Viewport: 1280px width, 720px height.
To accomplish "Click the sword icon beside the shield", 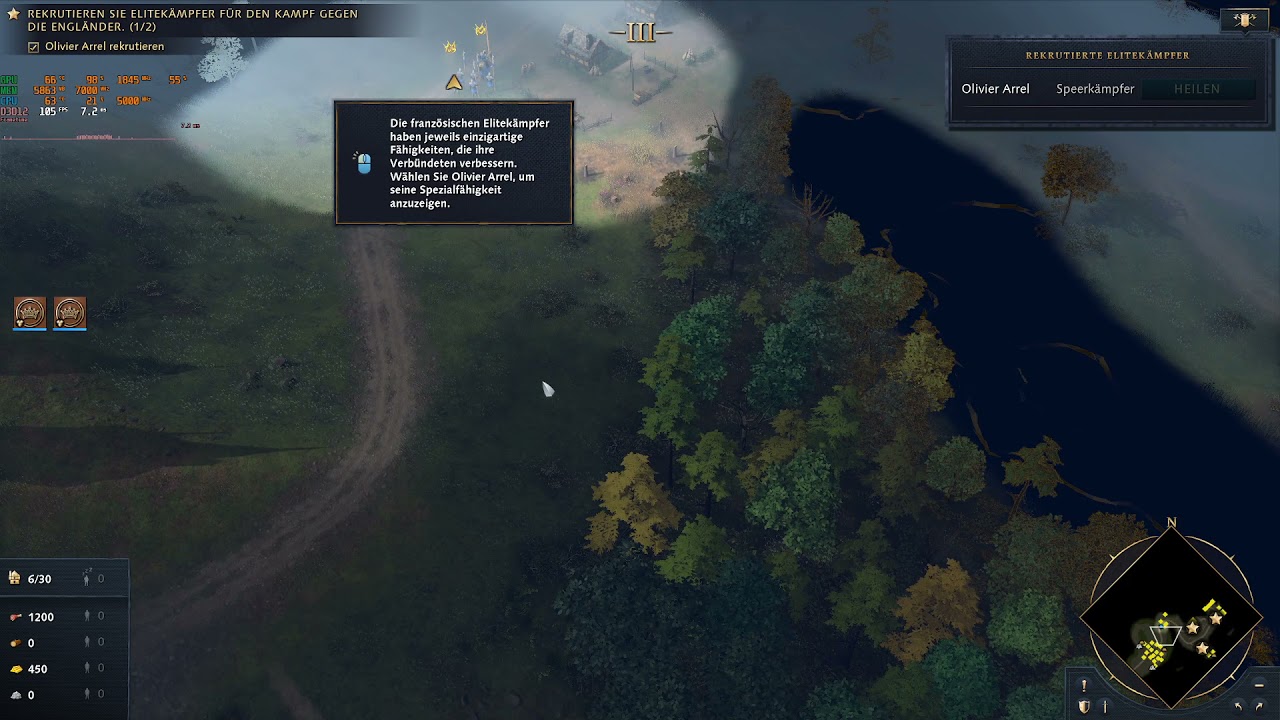I will coord(1105,707).
